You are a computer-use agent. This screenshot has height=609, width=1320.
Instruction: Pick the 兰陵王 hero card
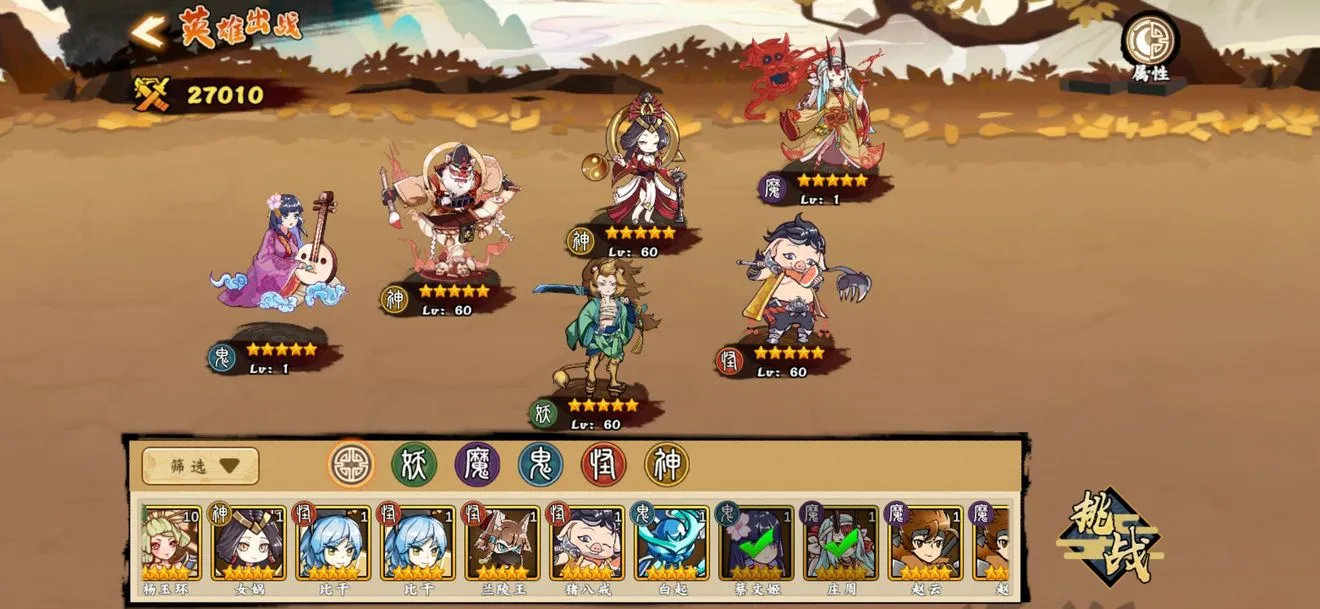pos(502,545)
